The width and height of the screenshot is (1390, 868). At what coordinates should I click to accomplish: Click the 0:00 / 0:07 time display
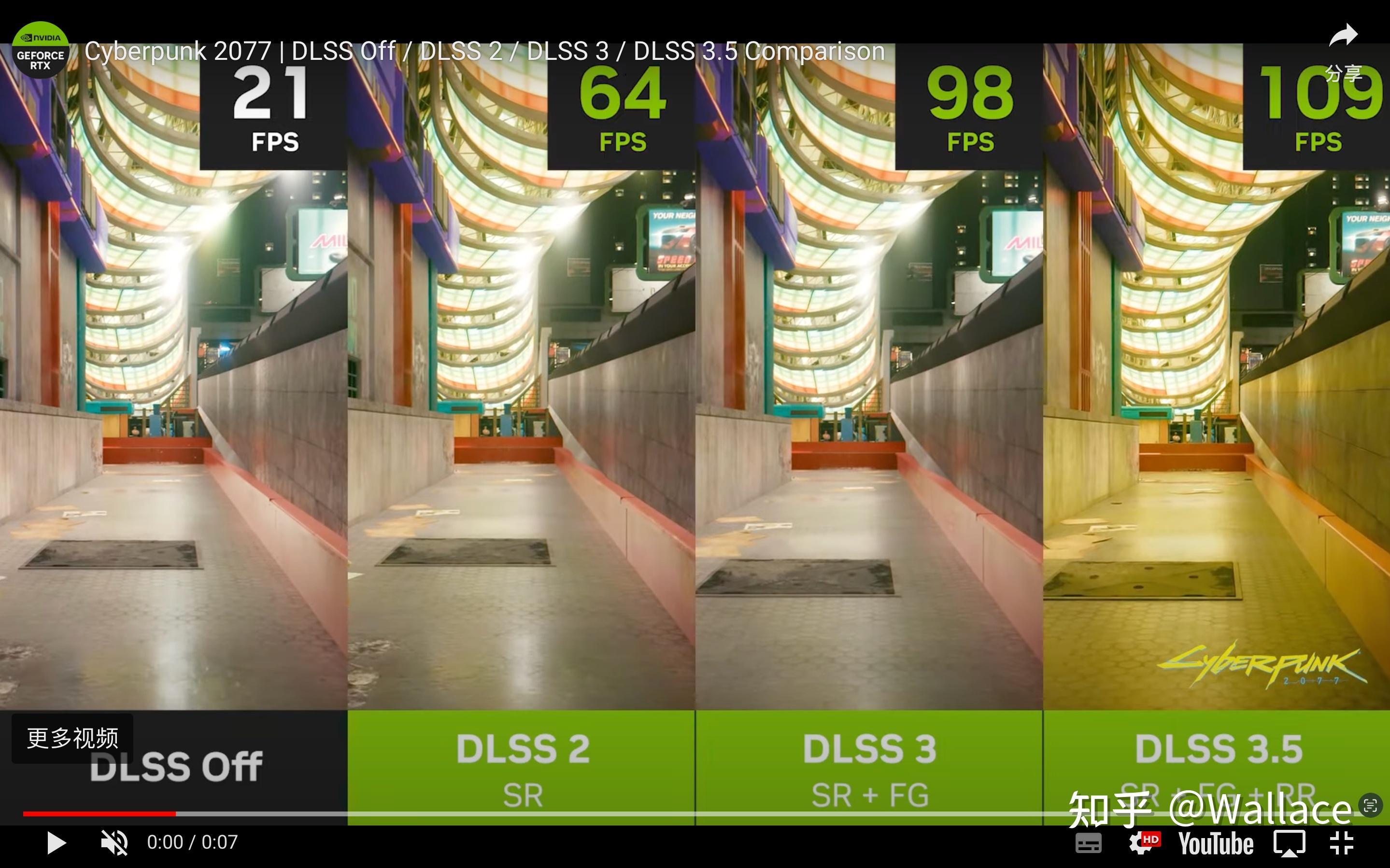pyautogui.click(x=192, y=843)
